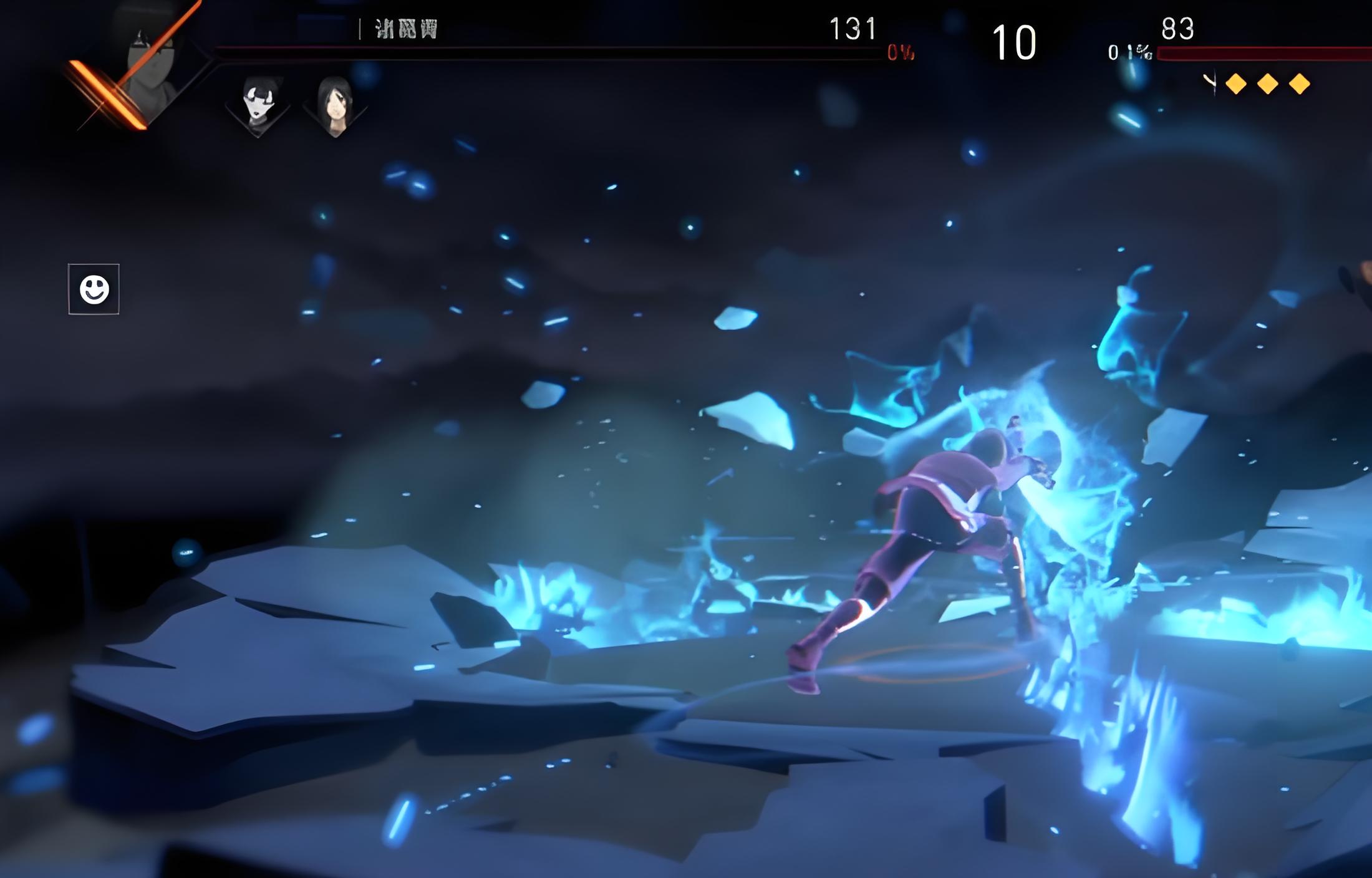The image size is (1372, 878).
Task: Switch to the pale-faced teammate portrait
Action: pyautogui.click(x=258, y=104)
